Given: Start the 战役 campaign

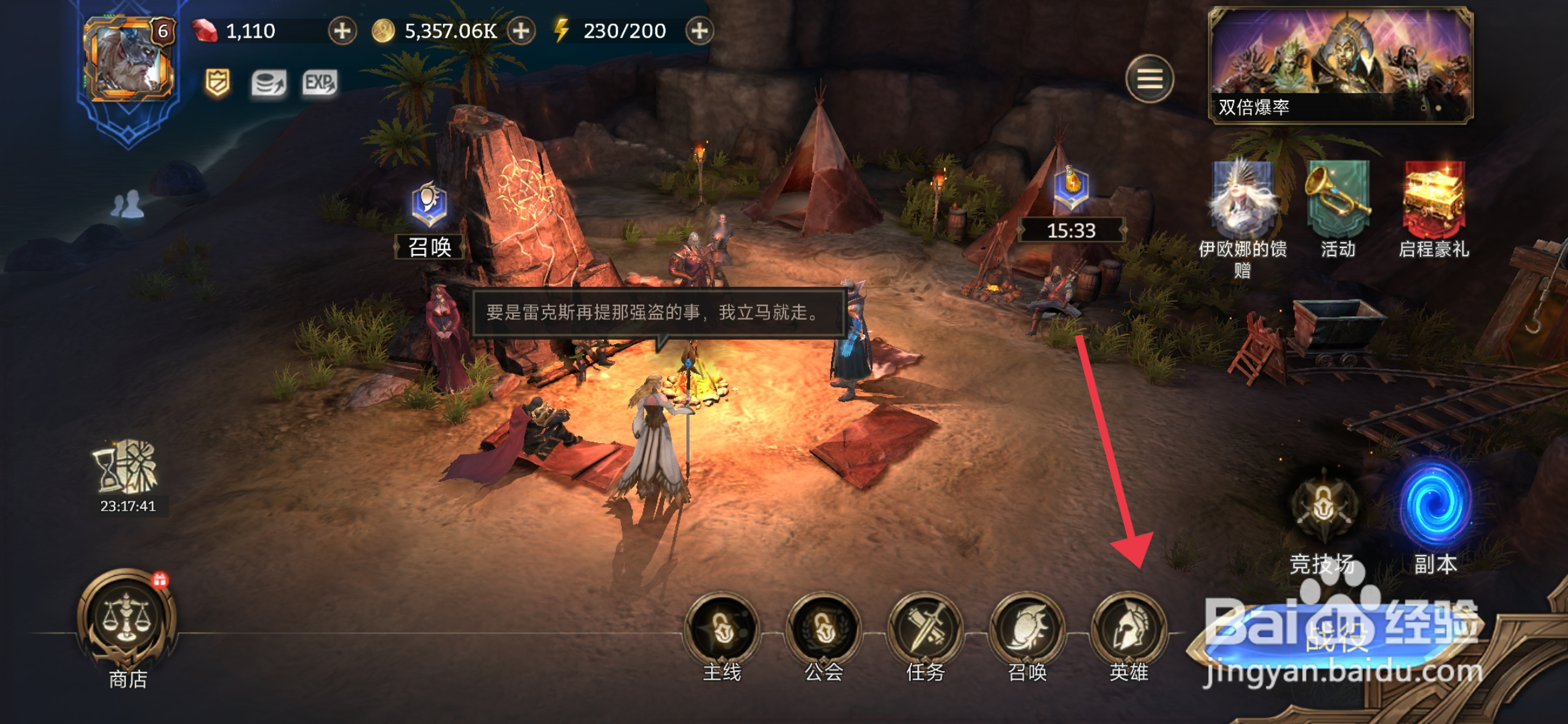Looking at the screenshot, I should [1337, 637].
